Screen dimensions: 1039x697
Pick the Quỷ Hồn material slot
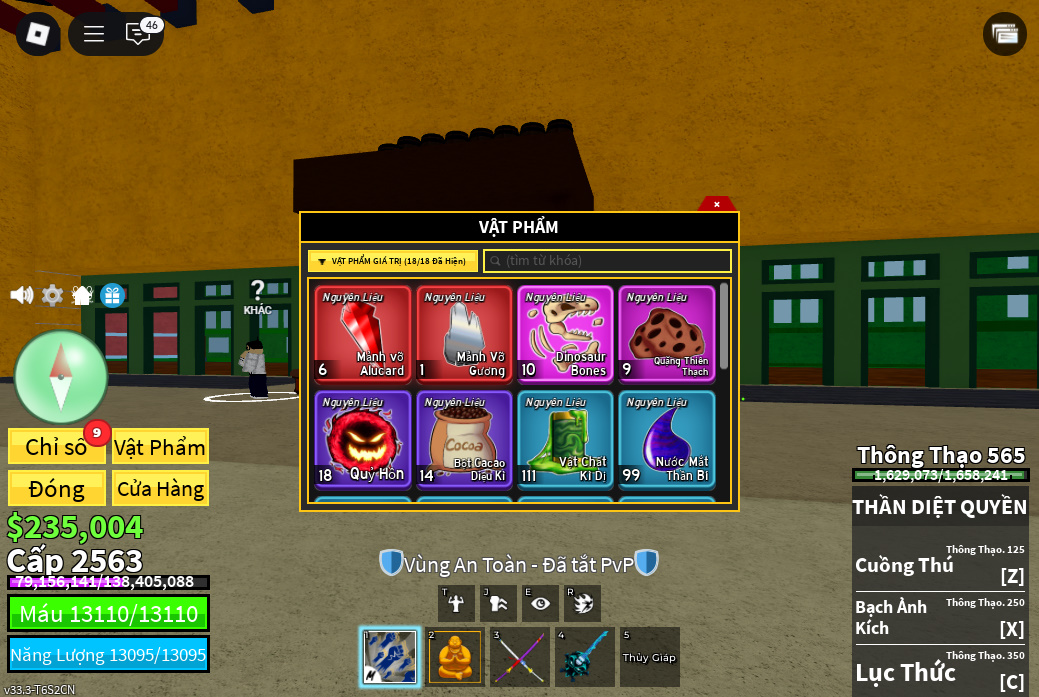click(363, 439)
